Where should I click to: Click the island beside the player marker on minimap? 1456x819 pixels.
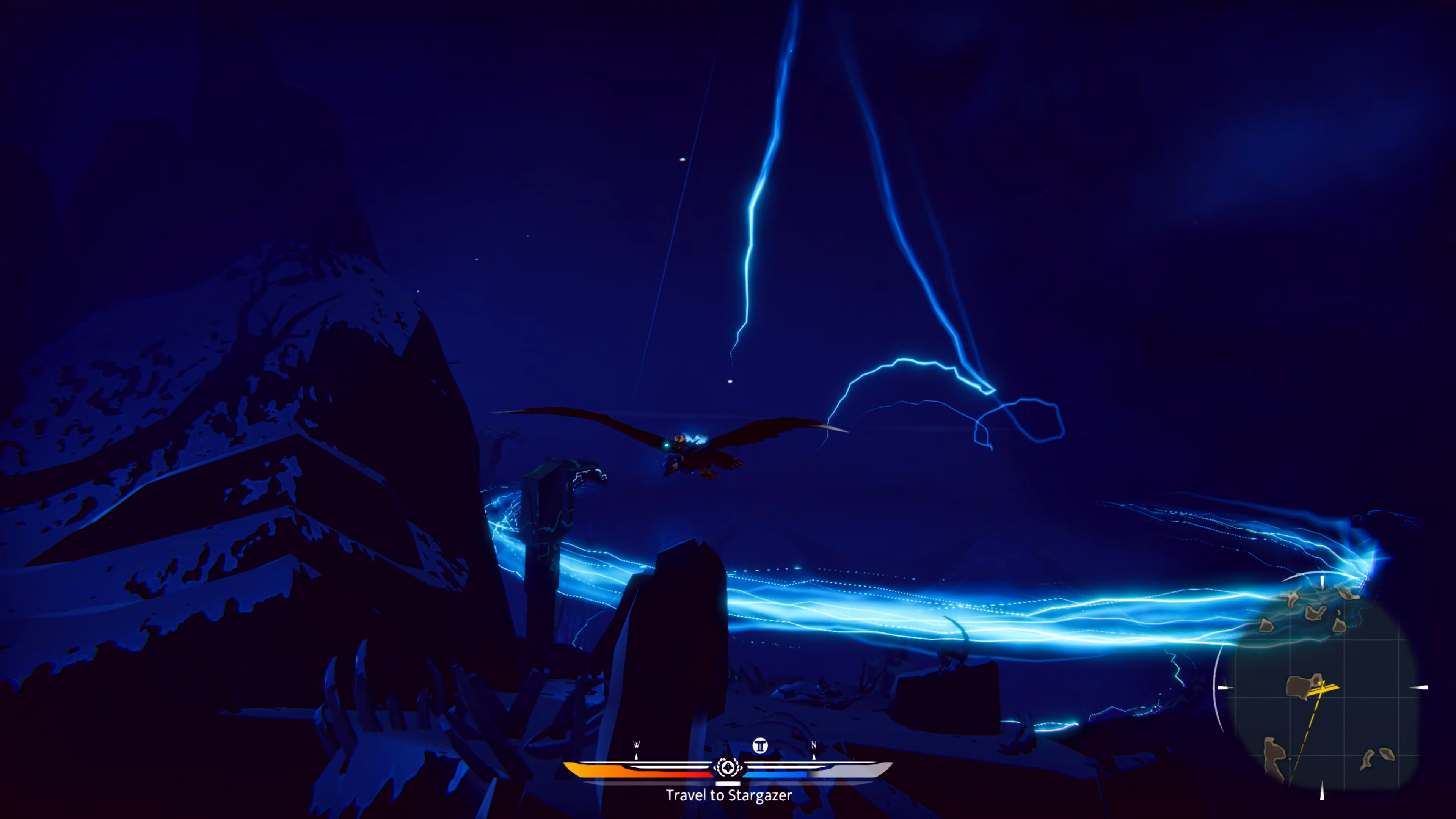click(1299, 686)
